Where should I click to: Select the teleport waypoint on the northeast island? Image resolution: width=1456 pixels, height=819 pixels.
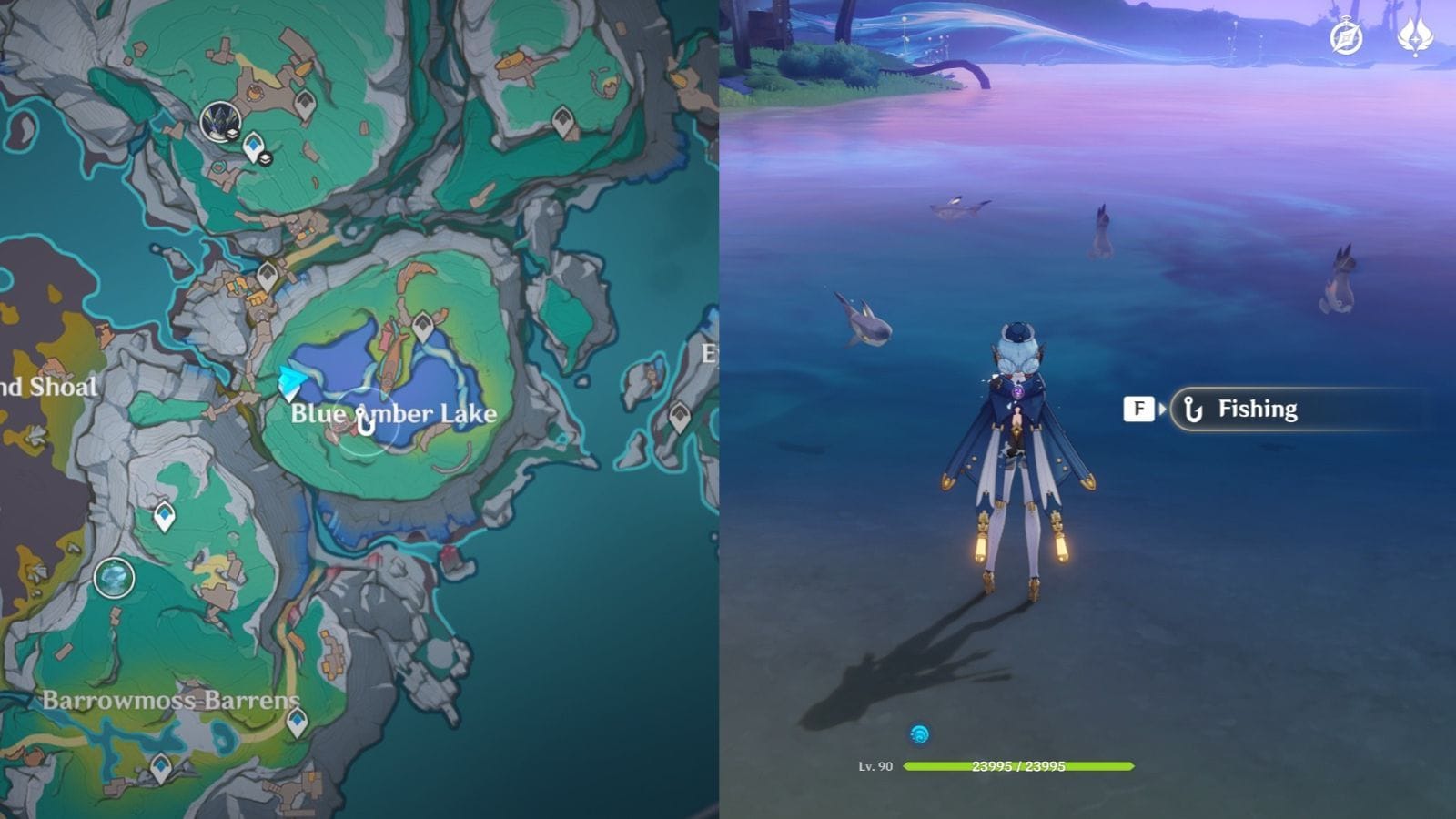[561, 118]
